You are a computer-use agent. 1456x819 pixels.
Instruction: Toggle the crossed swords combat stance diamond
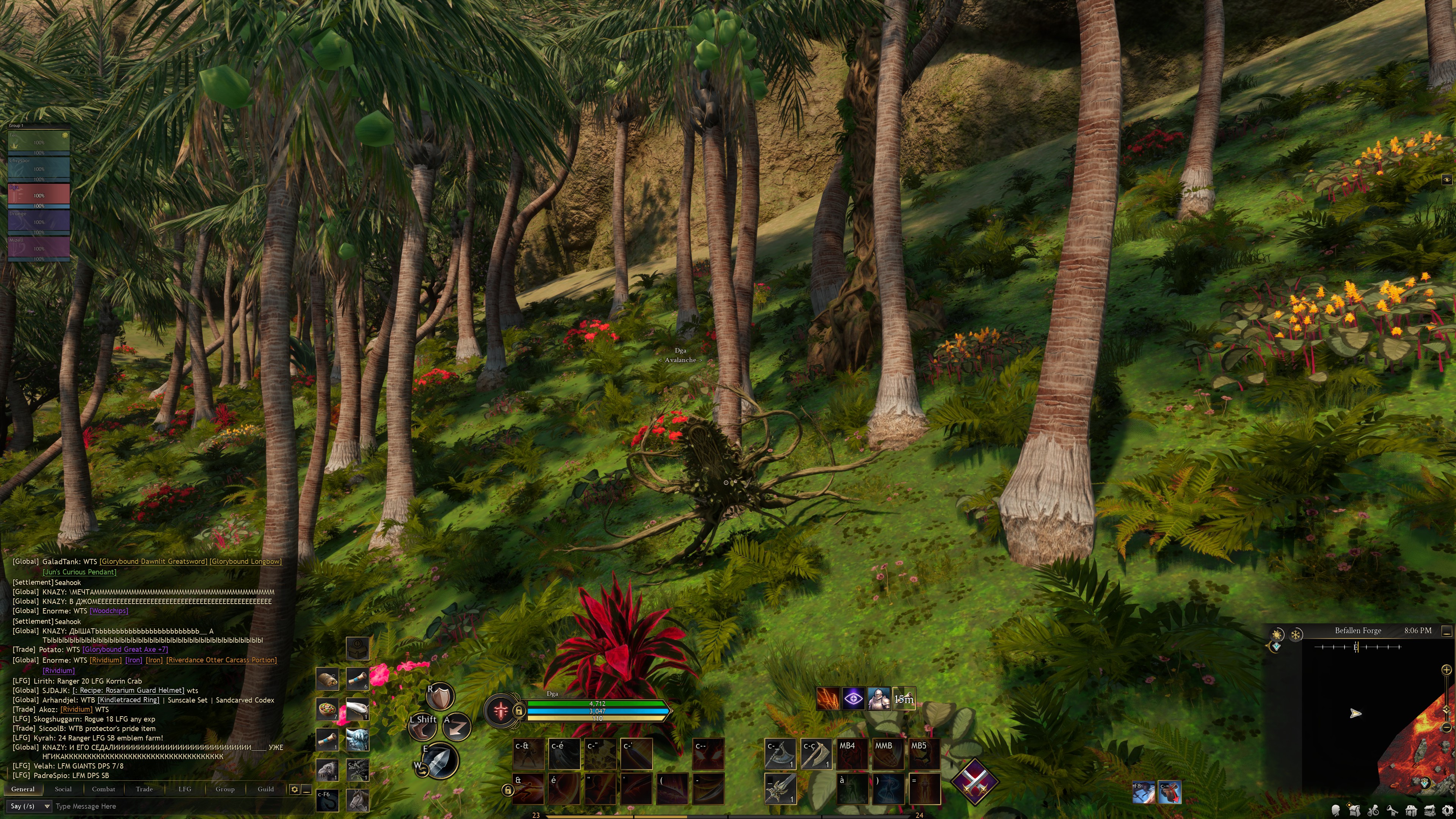[974, 782]
